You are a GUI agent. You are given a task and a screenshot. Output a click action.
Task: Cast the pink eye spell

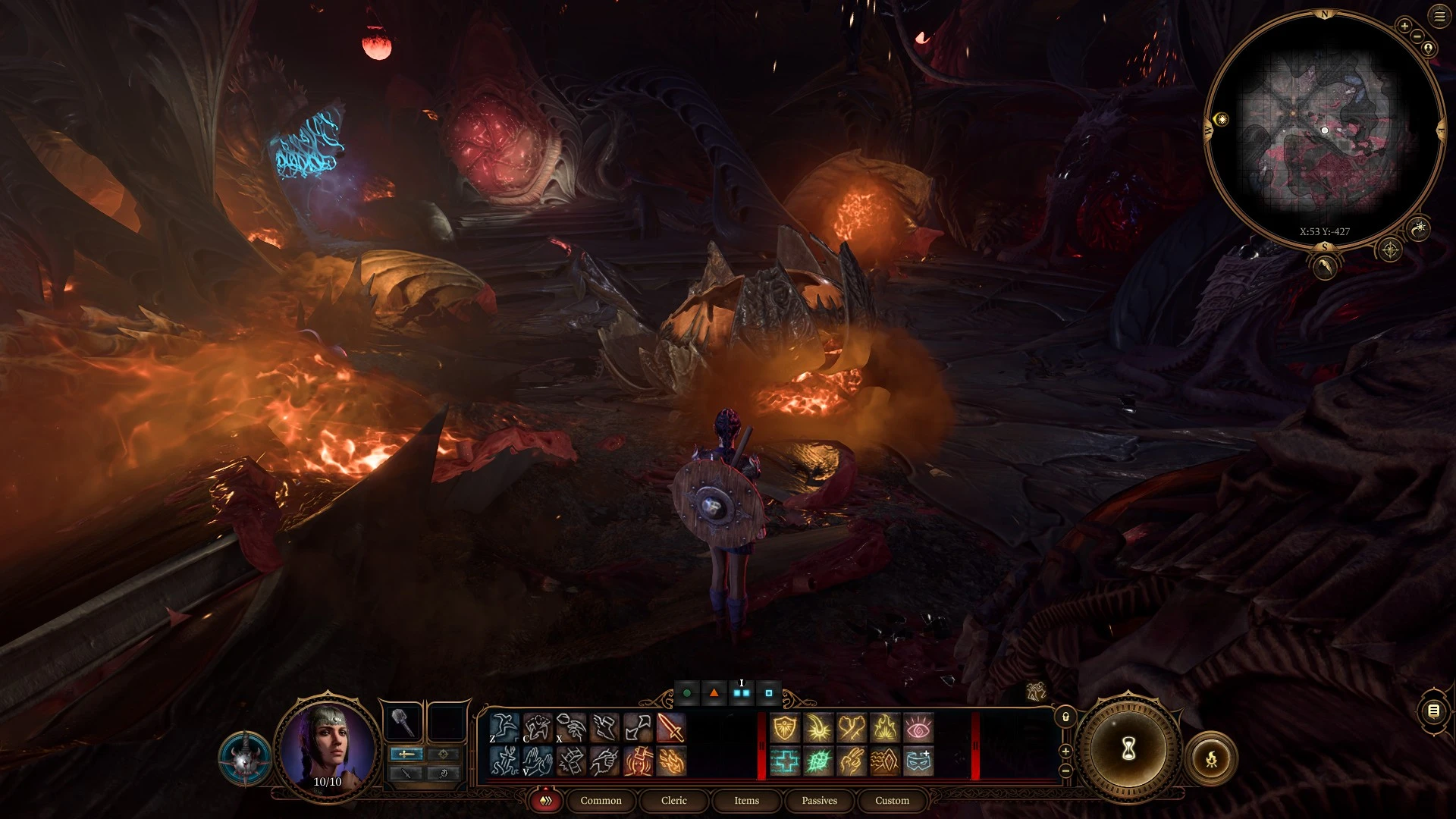918,728
